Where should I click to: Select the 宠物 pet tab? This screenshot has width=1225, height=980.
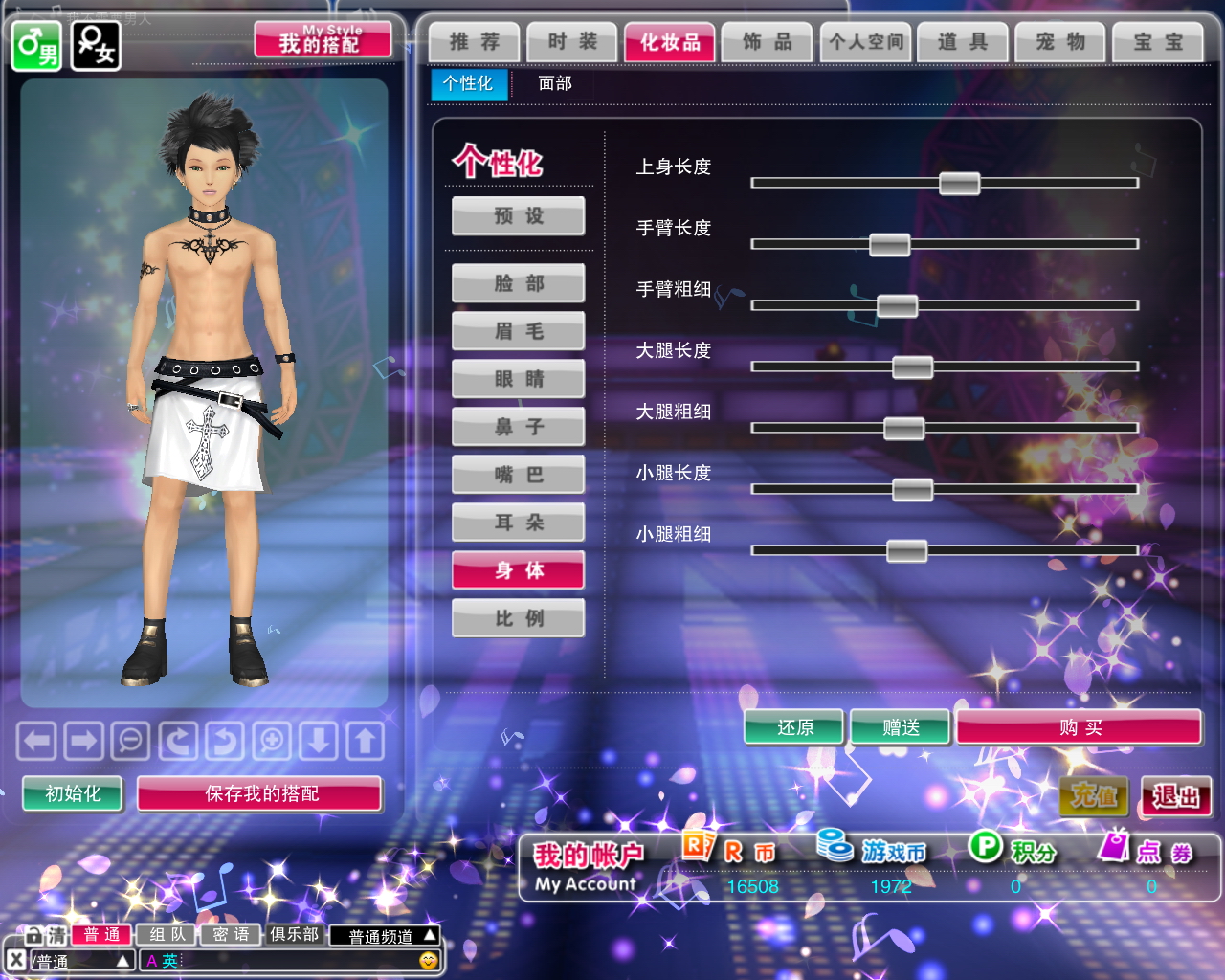tap(1060, 42)
